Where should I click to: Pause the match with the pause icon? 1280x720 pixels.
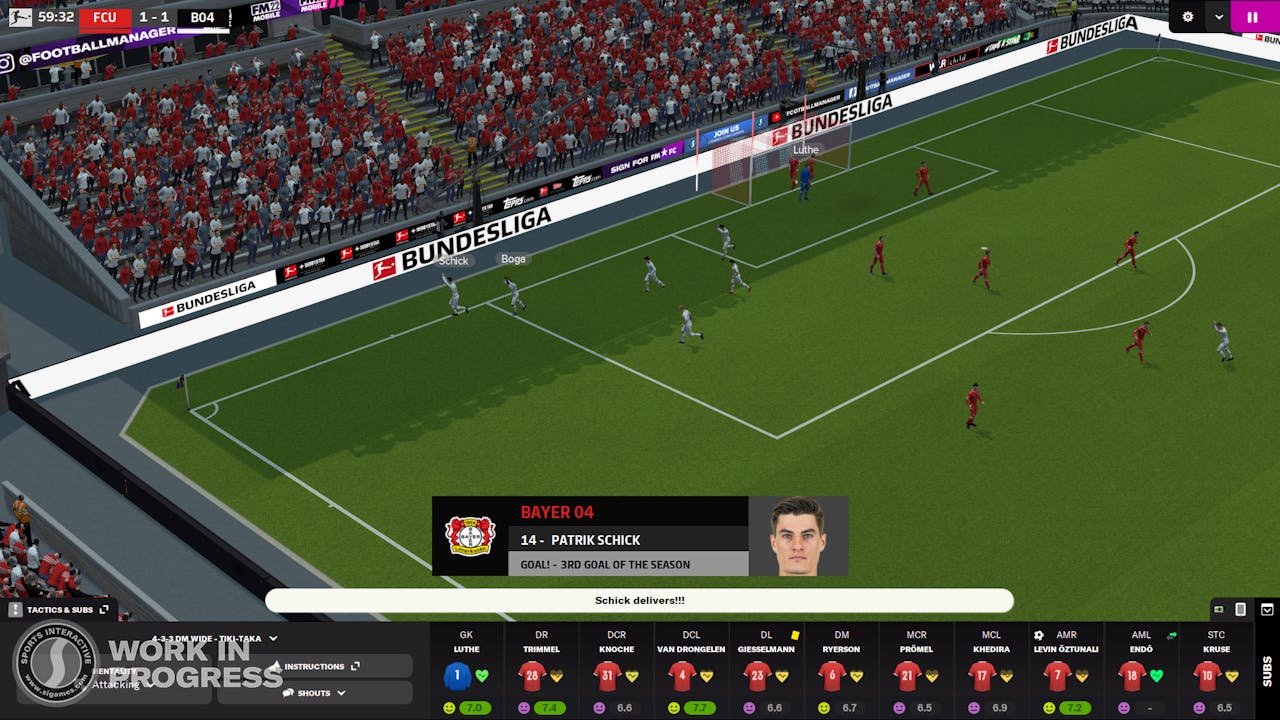pyautogui.click(x=1251, y=17)
